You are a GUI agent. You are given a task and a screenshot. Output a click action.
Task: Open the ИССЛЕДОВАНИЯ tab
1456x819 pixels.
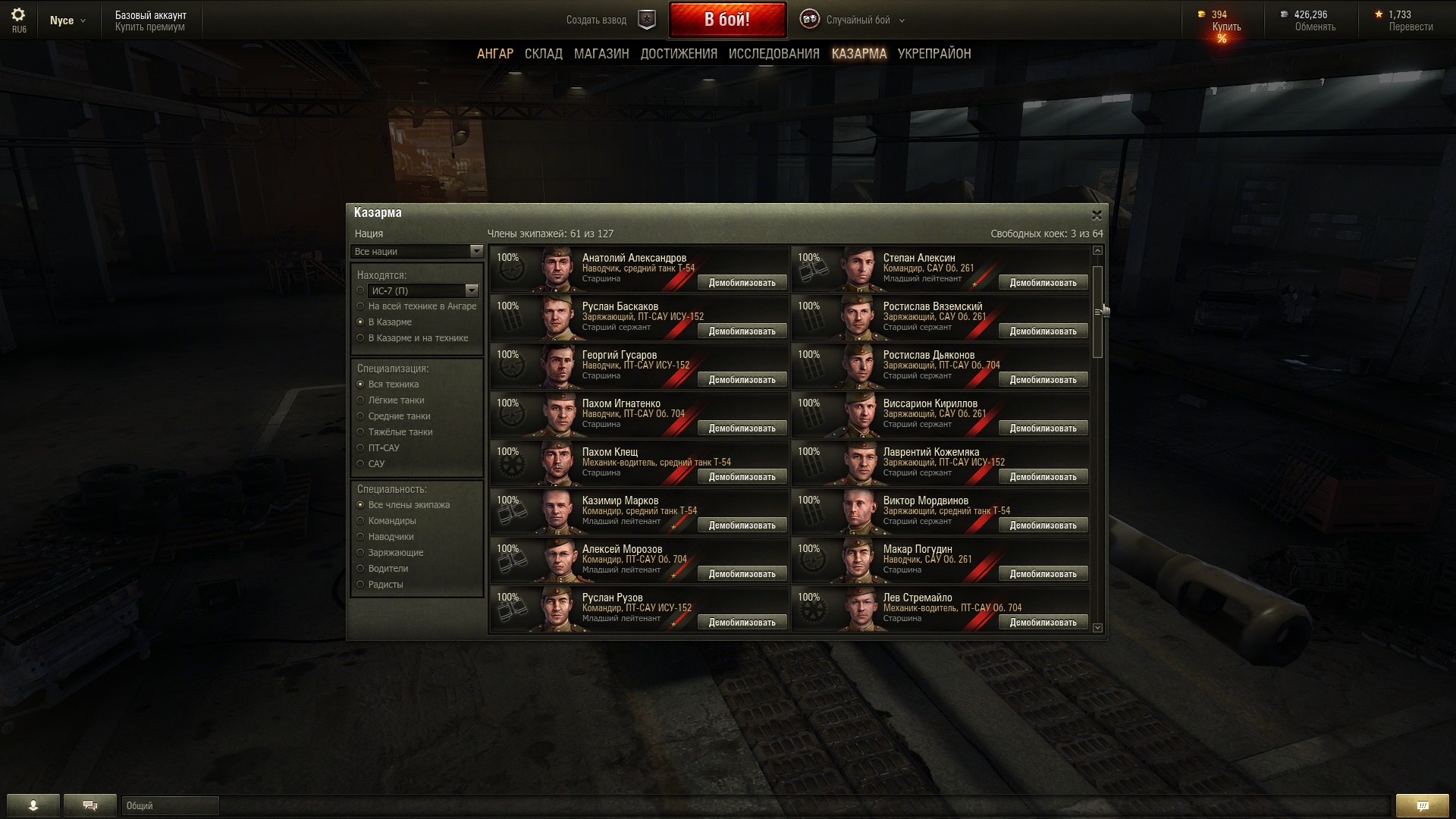click(x=773, y=54)
